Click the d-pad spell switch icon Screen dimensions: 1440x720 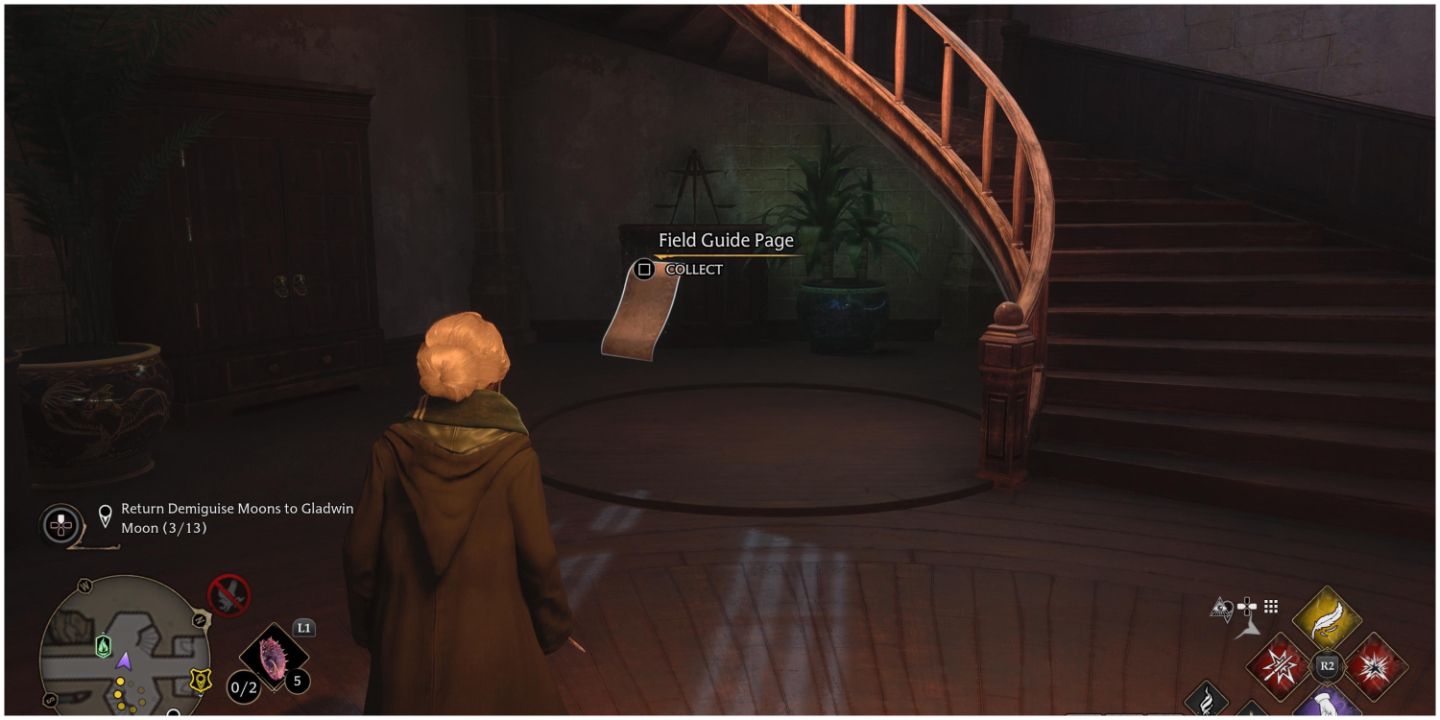(1247, 605)
